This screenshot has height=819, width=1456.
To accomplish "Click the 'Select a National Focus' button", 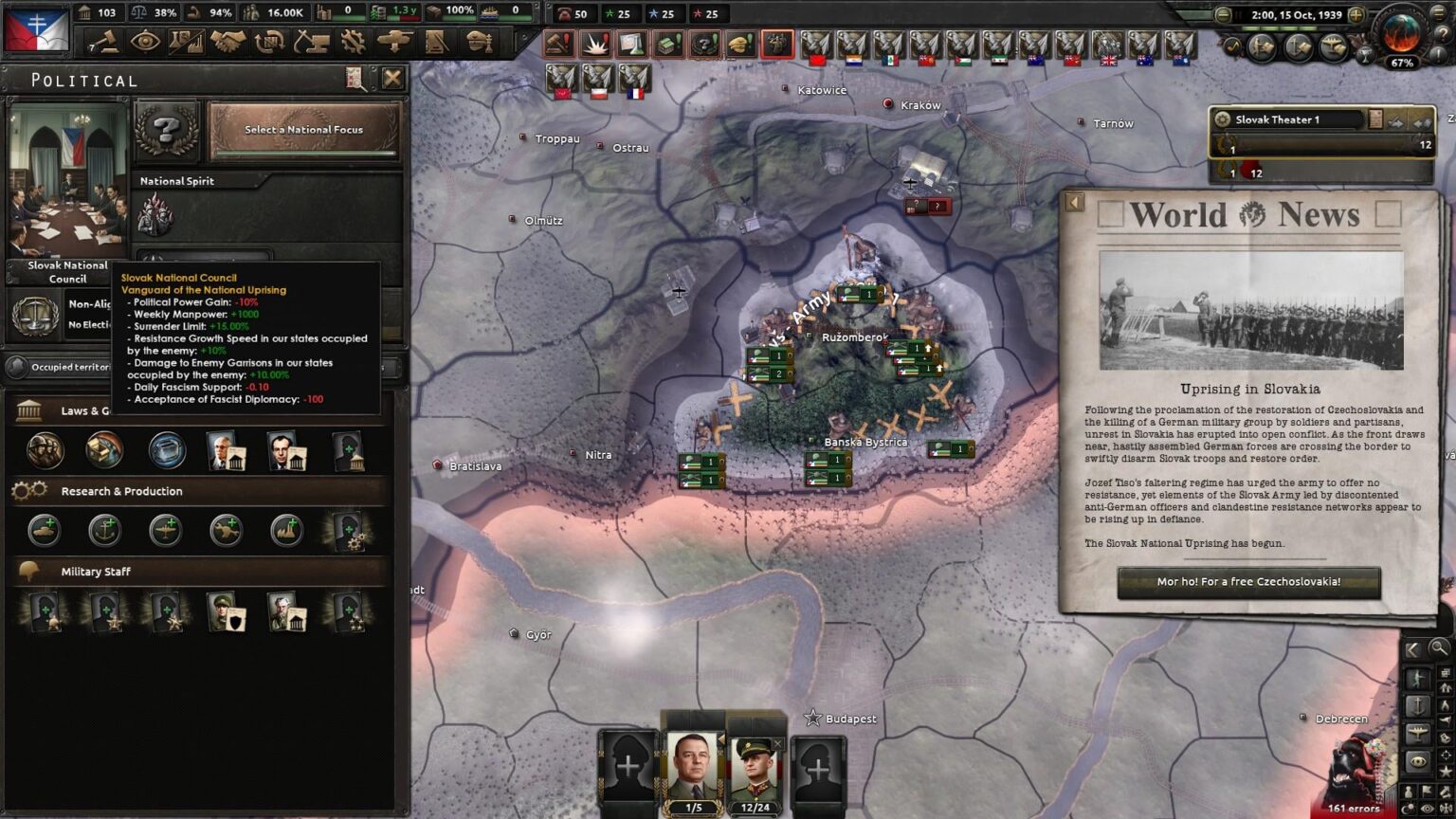I will pyautogui.click(x=301, y=129).
